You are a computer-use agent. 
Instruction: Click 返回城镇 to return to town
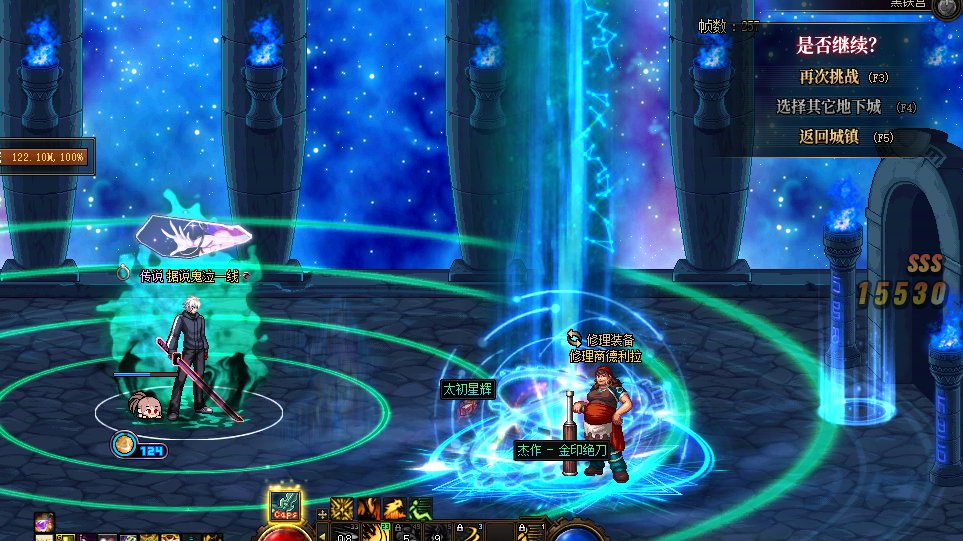[830, 137]
